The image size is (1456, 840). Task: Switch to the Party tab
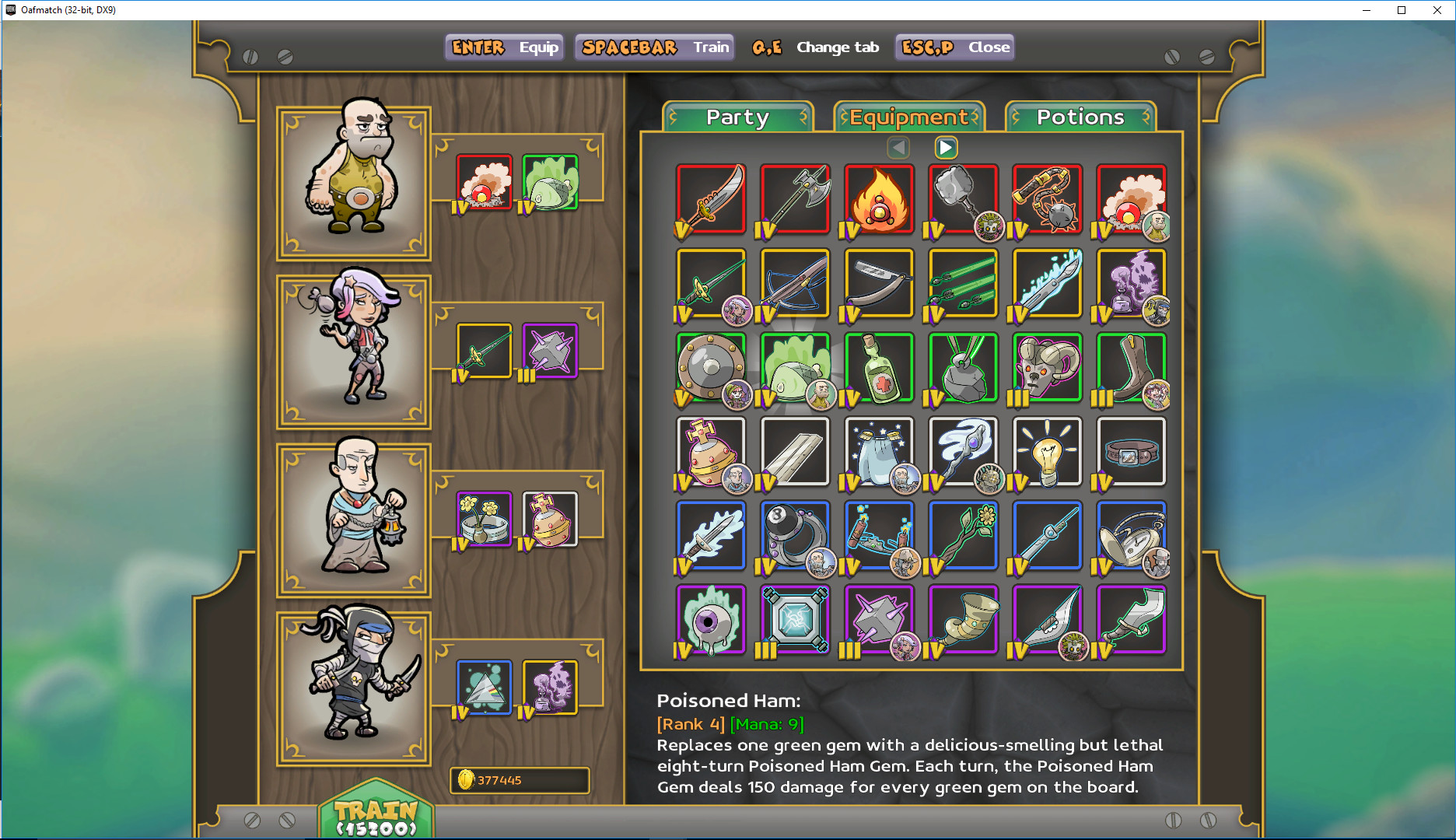point(736,117)
